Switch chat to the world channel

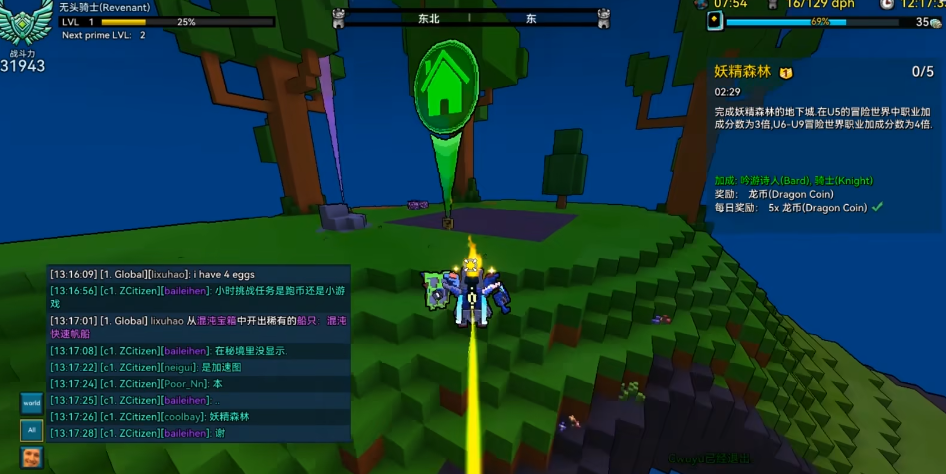coord(32,404)
